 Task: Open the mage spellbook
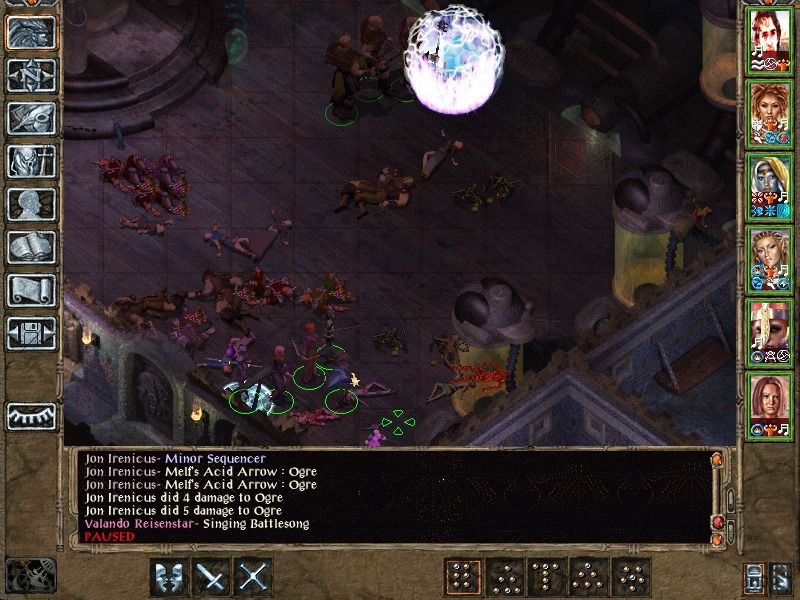pos(30,246)
